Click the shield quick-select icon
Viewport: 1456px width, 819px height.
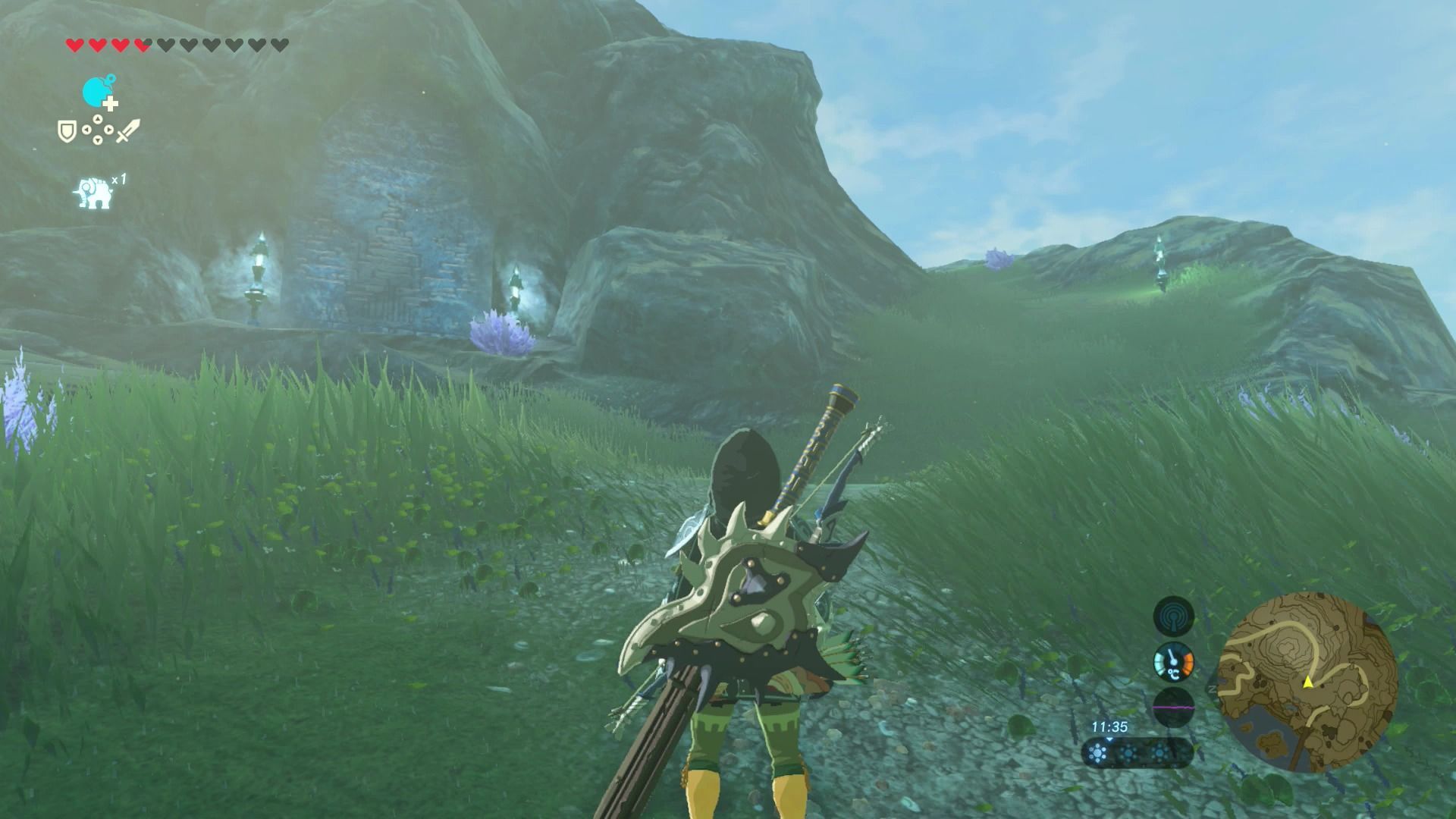[x=67, y=131]
